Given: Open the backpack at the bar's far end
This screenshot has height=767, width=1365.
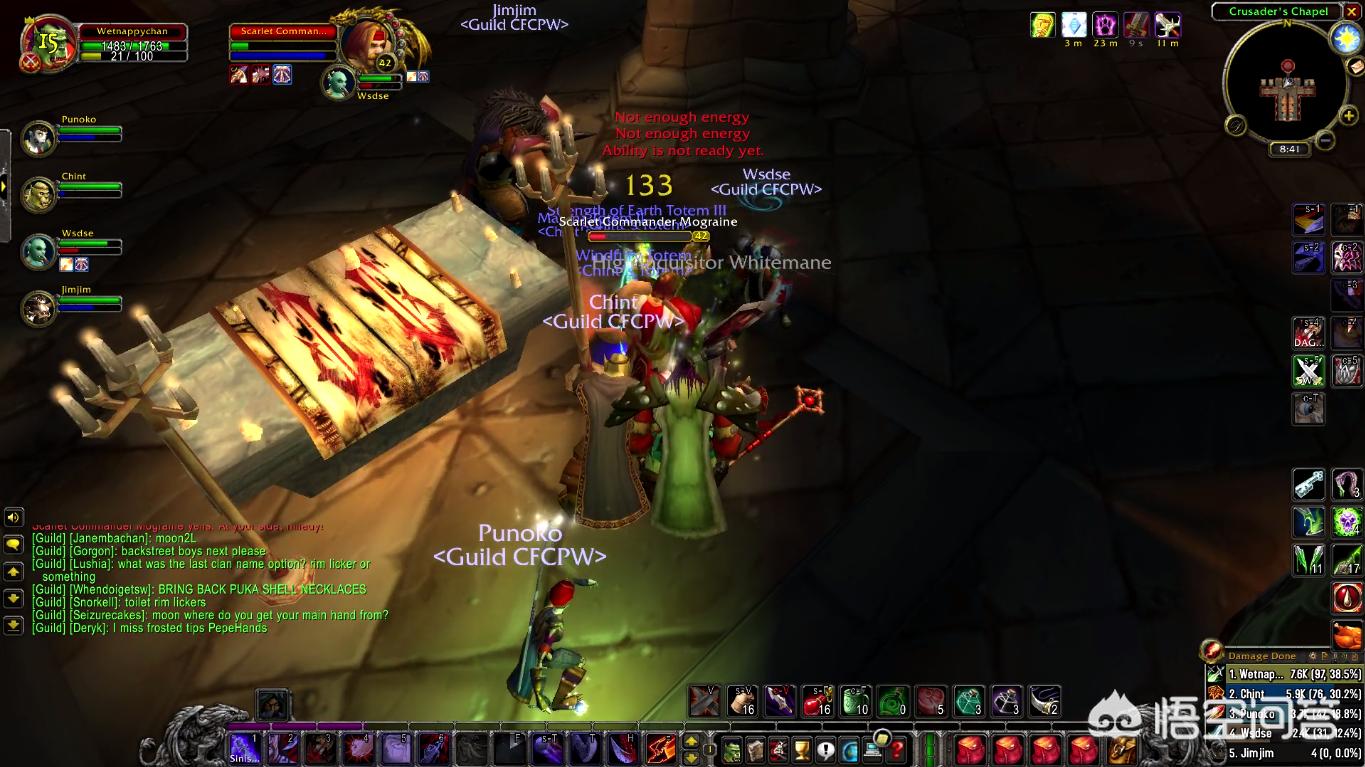Looking at the screenshot, I should pyautogui.click(x=1122, y=749).
